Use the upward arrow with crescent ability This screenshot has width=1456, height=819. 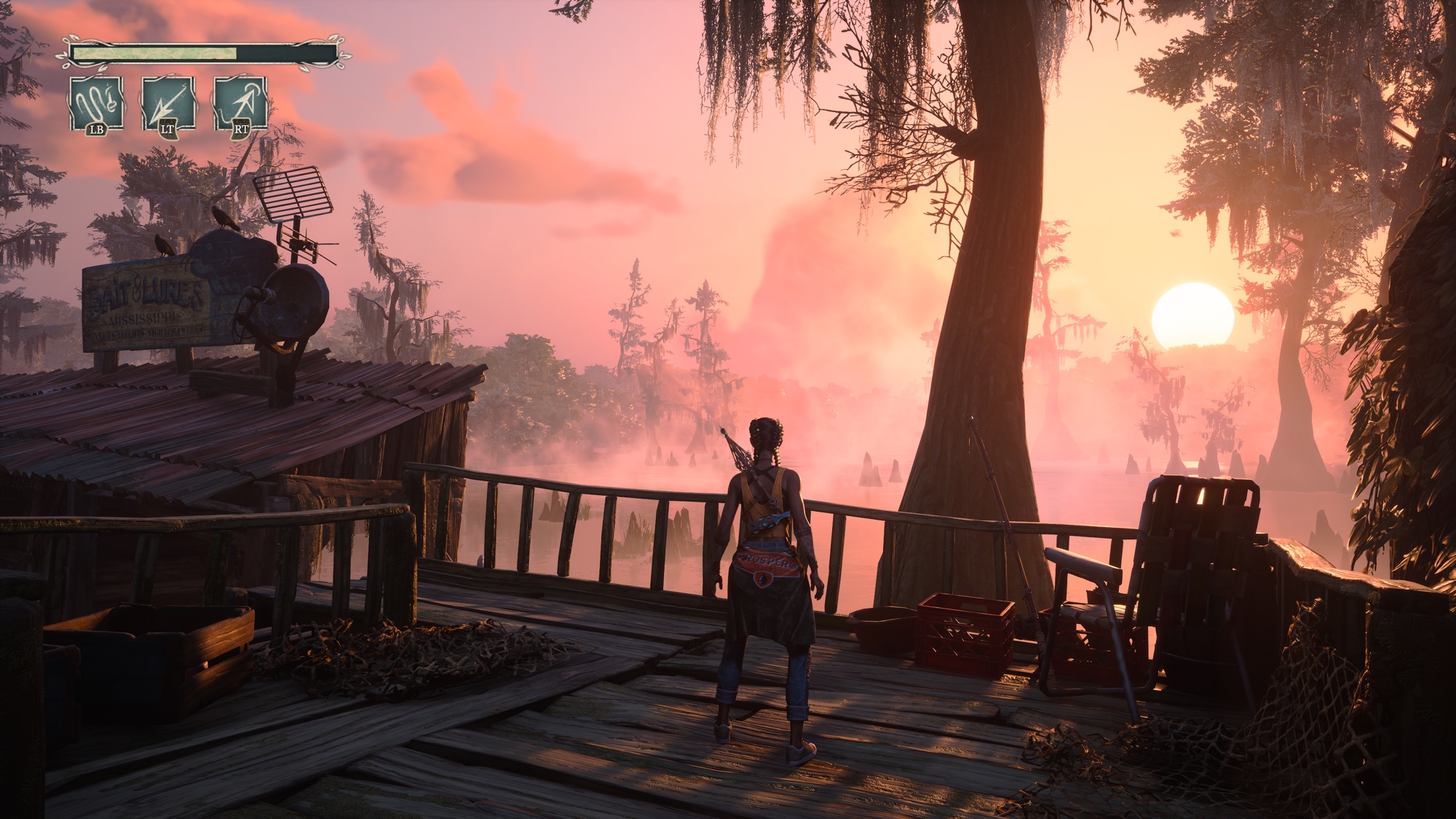[240, 104]
